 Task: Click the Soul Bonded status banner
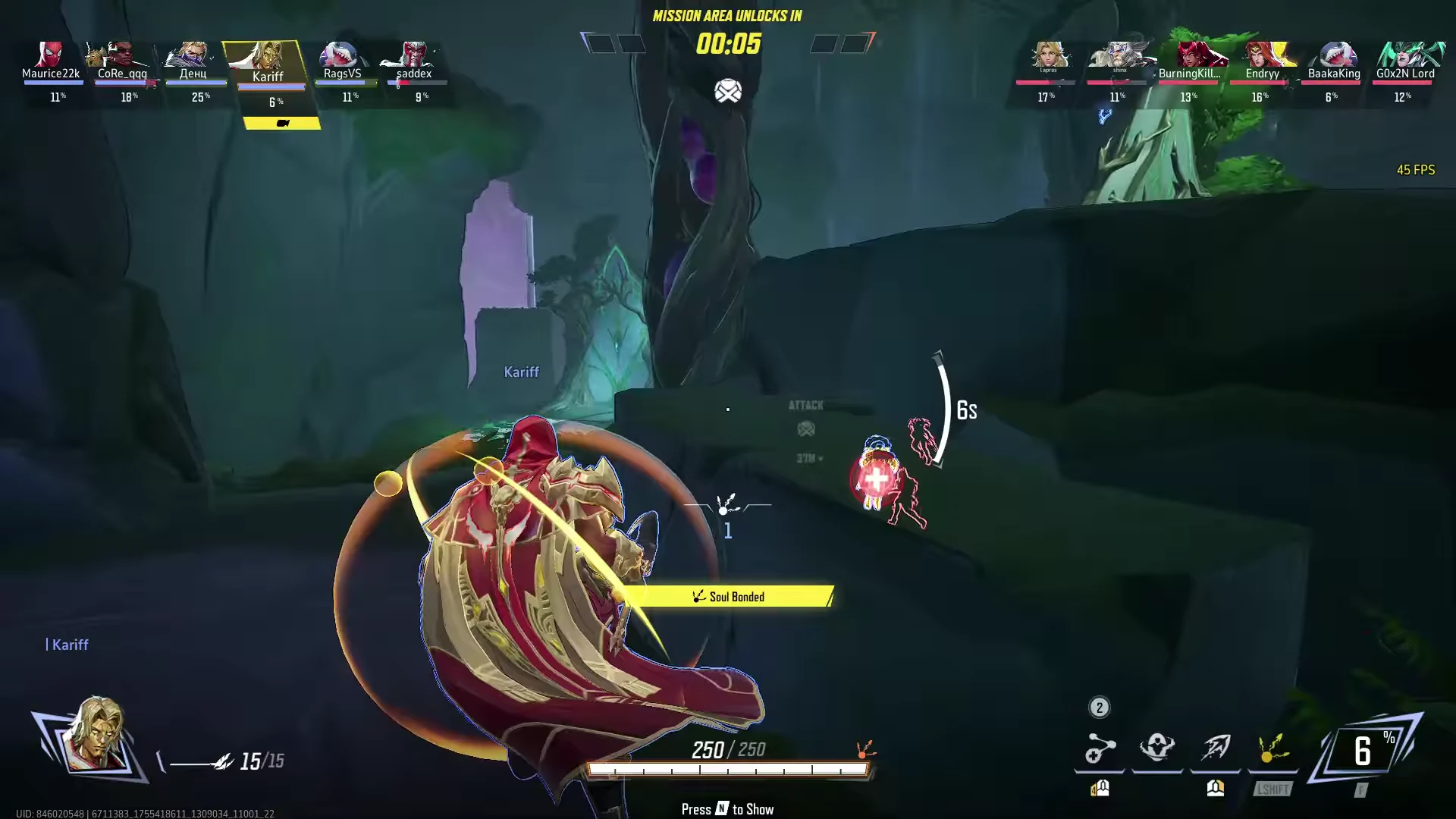tap(730, 597)
